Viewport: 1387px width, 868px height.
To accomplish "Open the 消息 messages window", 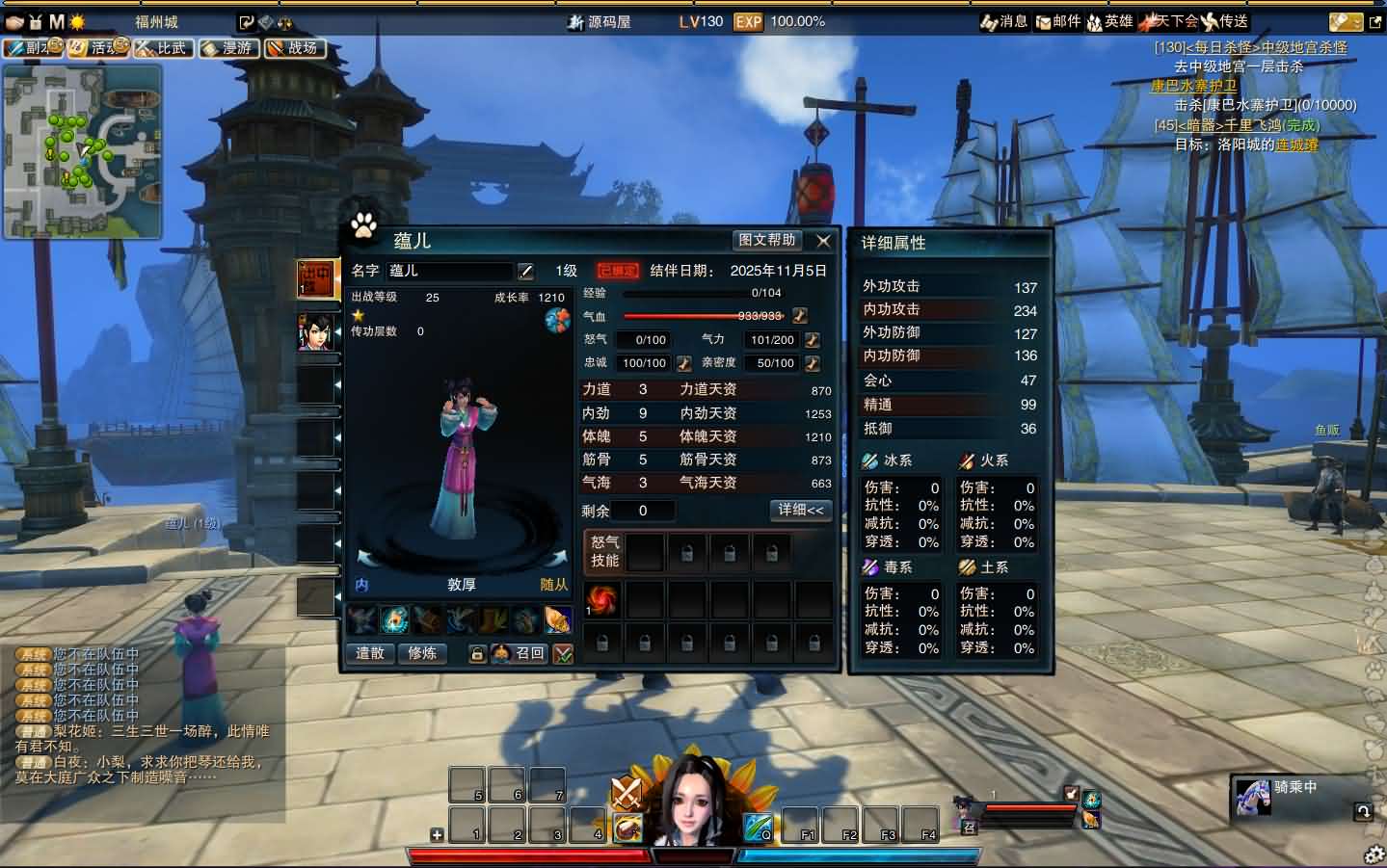I will click(x=1004, y=21).
